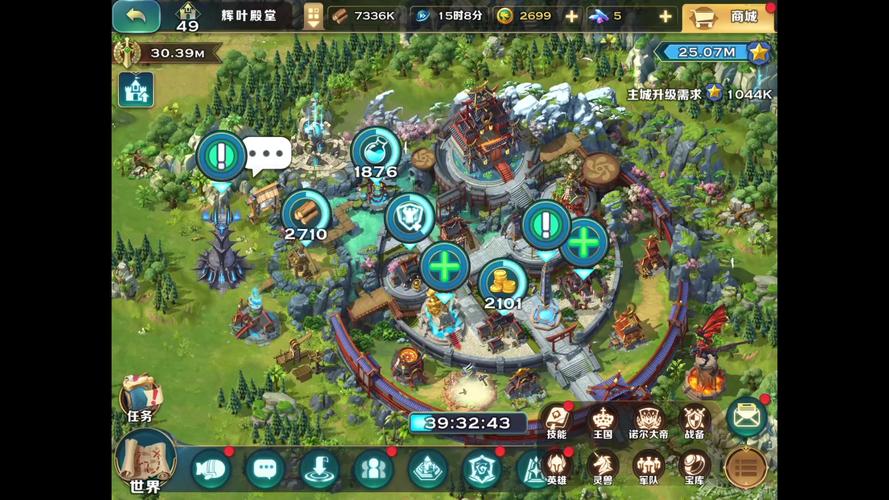Viewport: 889px width, 500px height.
Task: Open the castle icon below power rating
Action: 135,89
